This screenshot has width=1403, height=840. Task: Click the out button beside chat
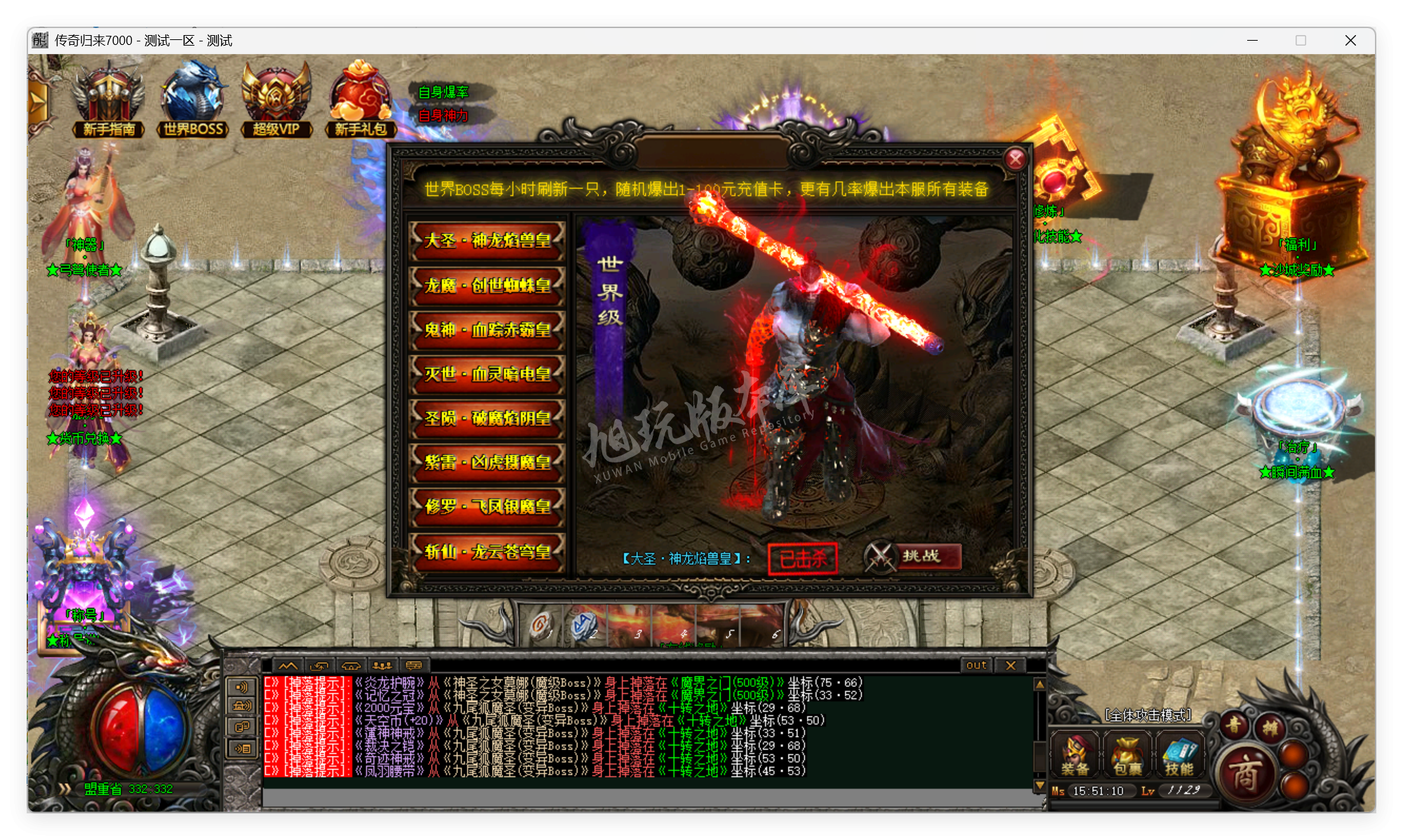pos(976,665)
